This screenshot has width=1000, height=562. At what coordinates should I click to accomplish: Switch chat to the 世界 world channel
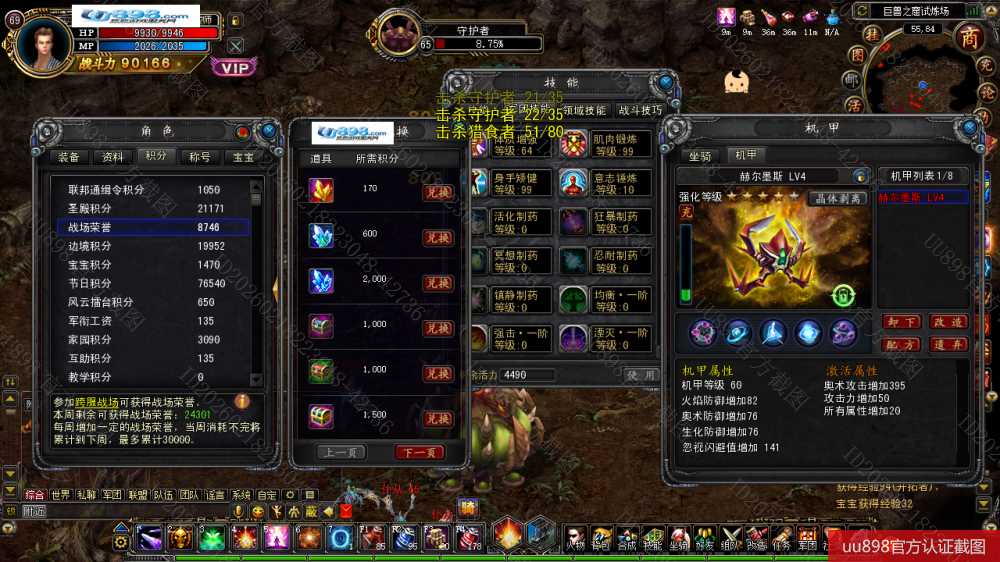click(61, 495)
